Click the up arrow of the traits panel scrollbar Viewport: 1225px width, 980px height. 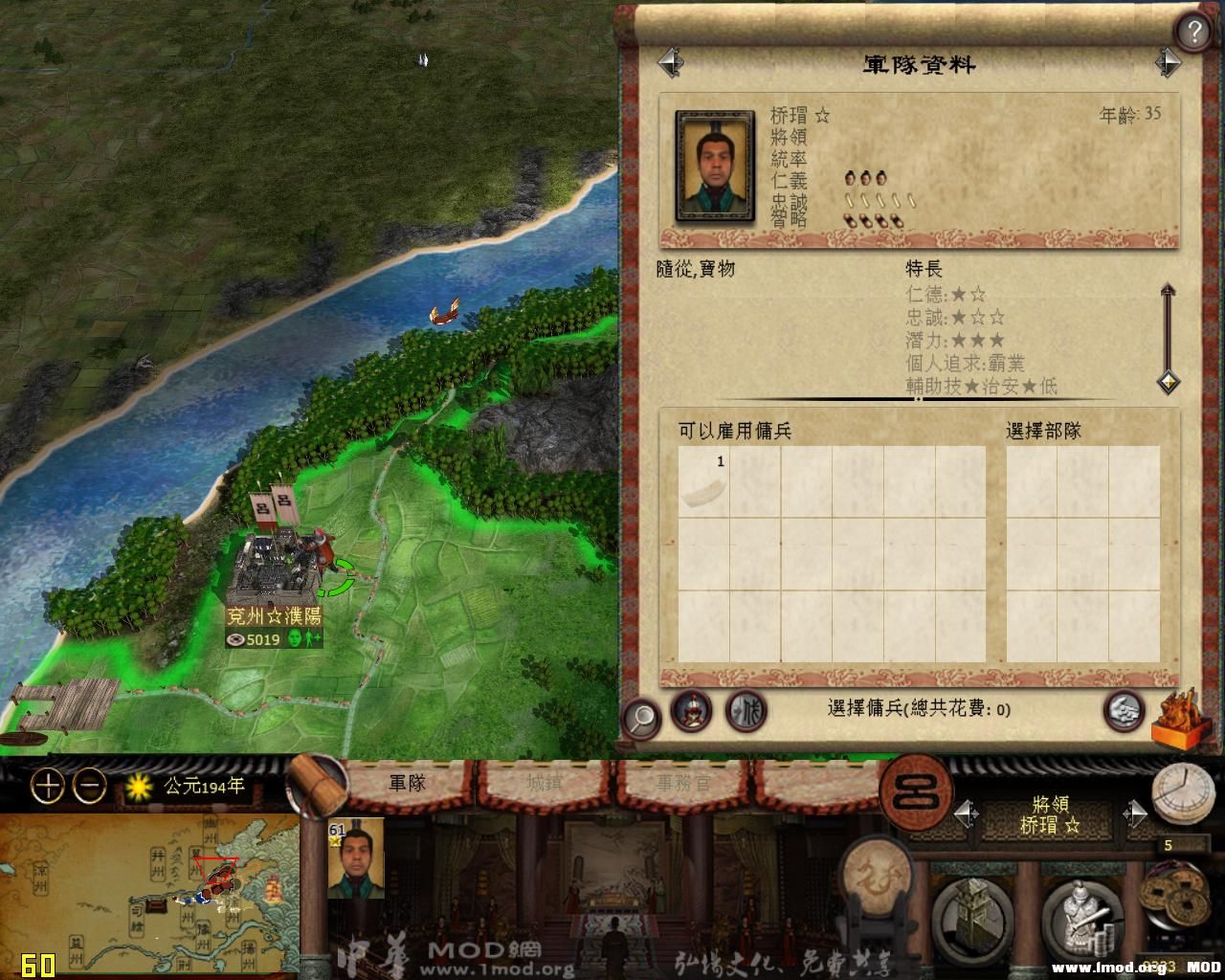coord(1168,287)
